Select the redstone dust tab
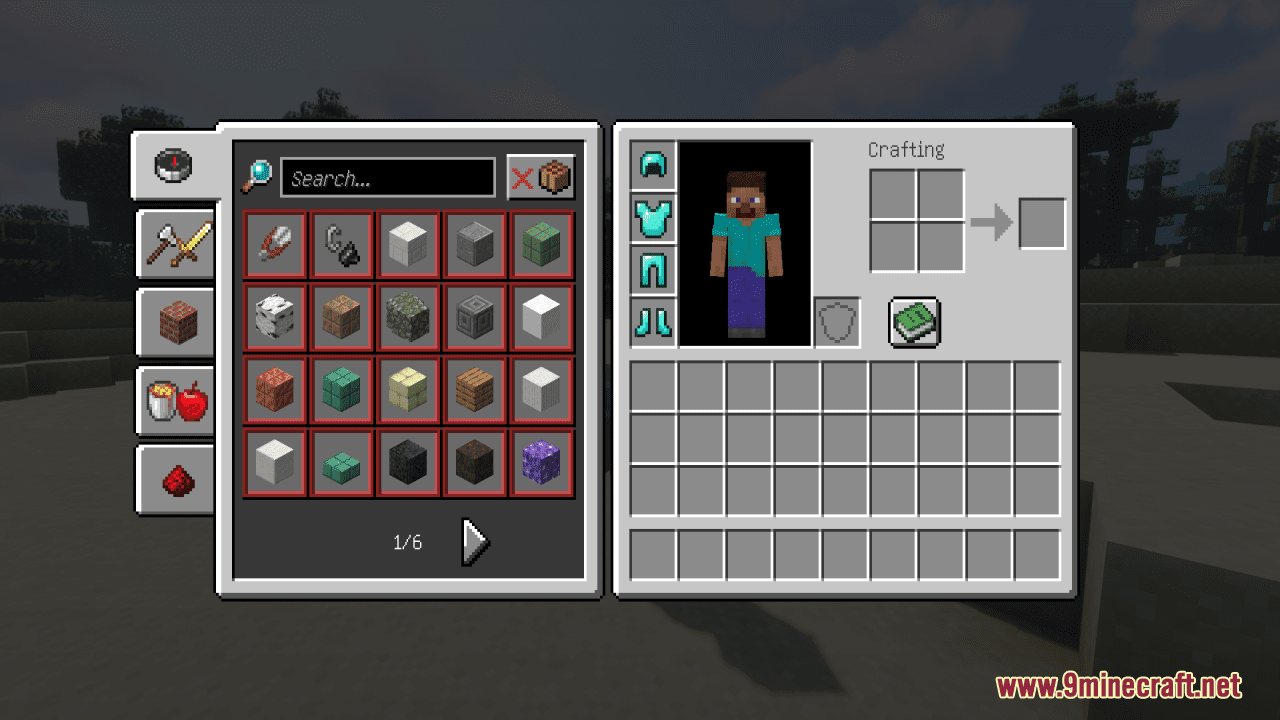The width and height of the screenshot is (1280, 720). coord(176,477)
